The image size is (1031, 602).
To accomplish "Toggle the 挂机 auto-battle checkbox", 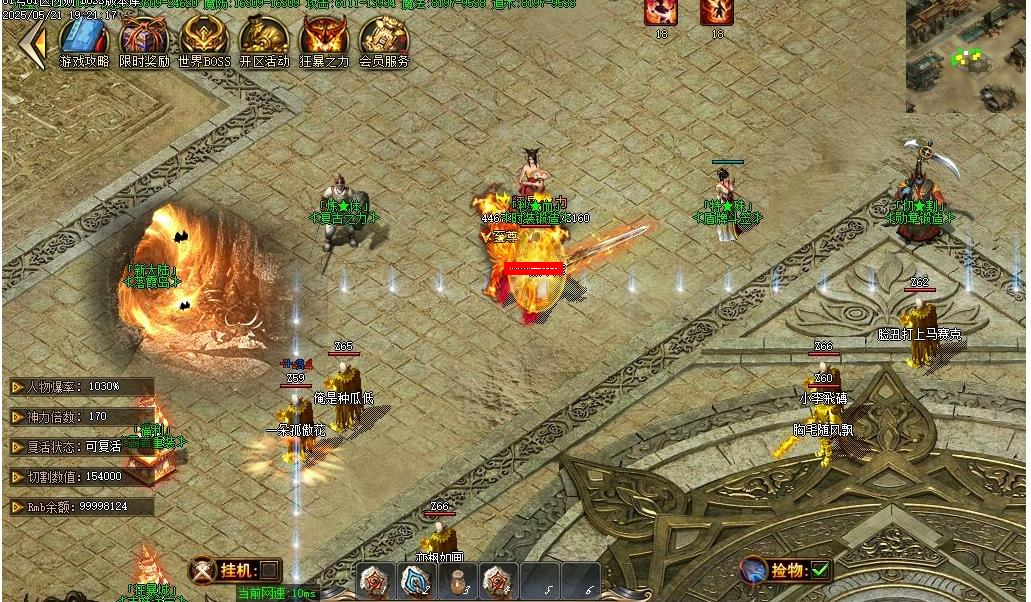I will [x=268, y=570].
